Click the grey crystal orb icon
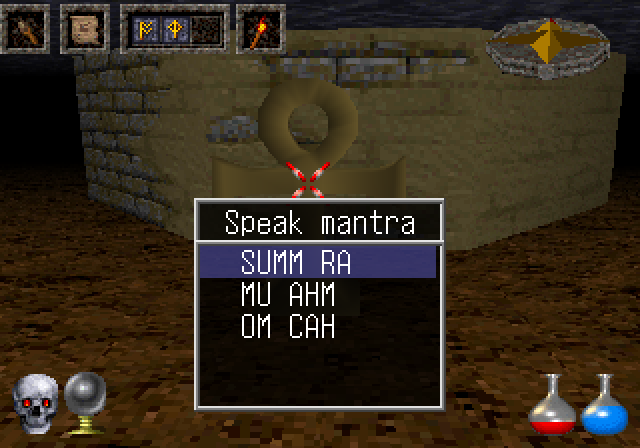 click(x=85, y=400)
